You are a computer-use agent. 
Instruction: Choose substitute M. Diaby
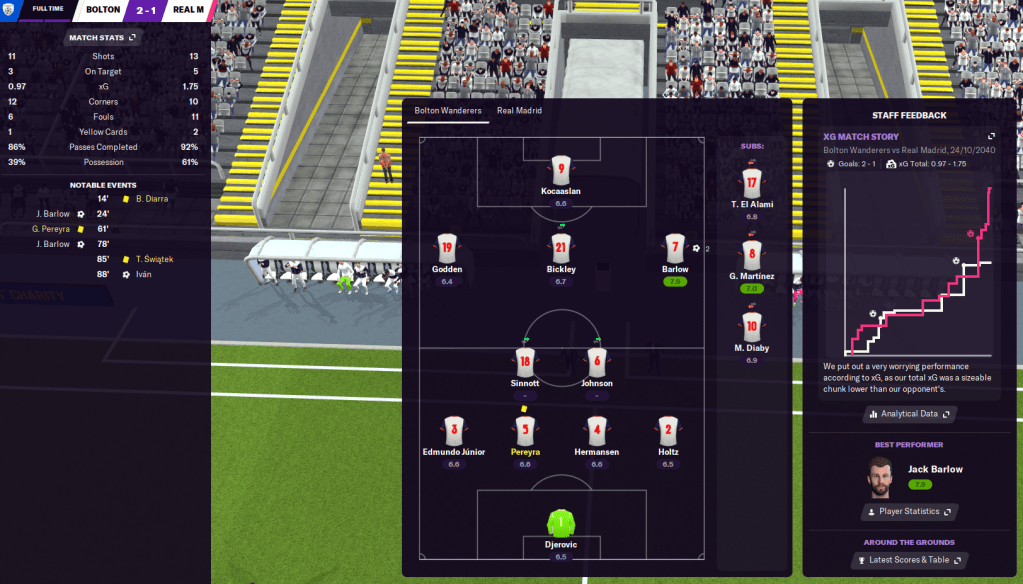(752, 326)
